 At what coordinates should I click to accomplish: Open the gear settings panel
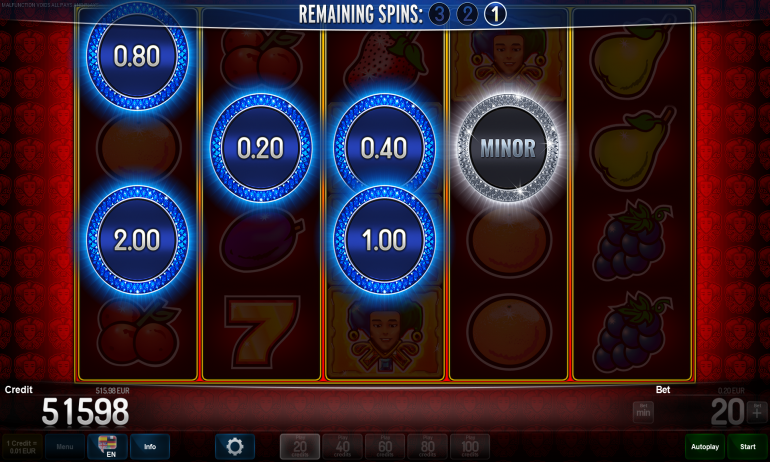click(235, 446)
